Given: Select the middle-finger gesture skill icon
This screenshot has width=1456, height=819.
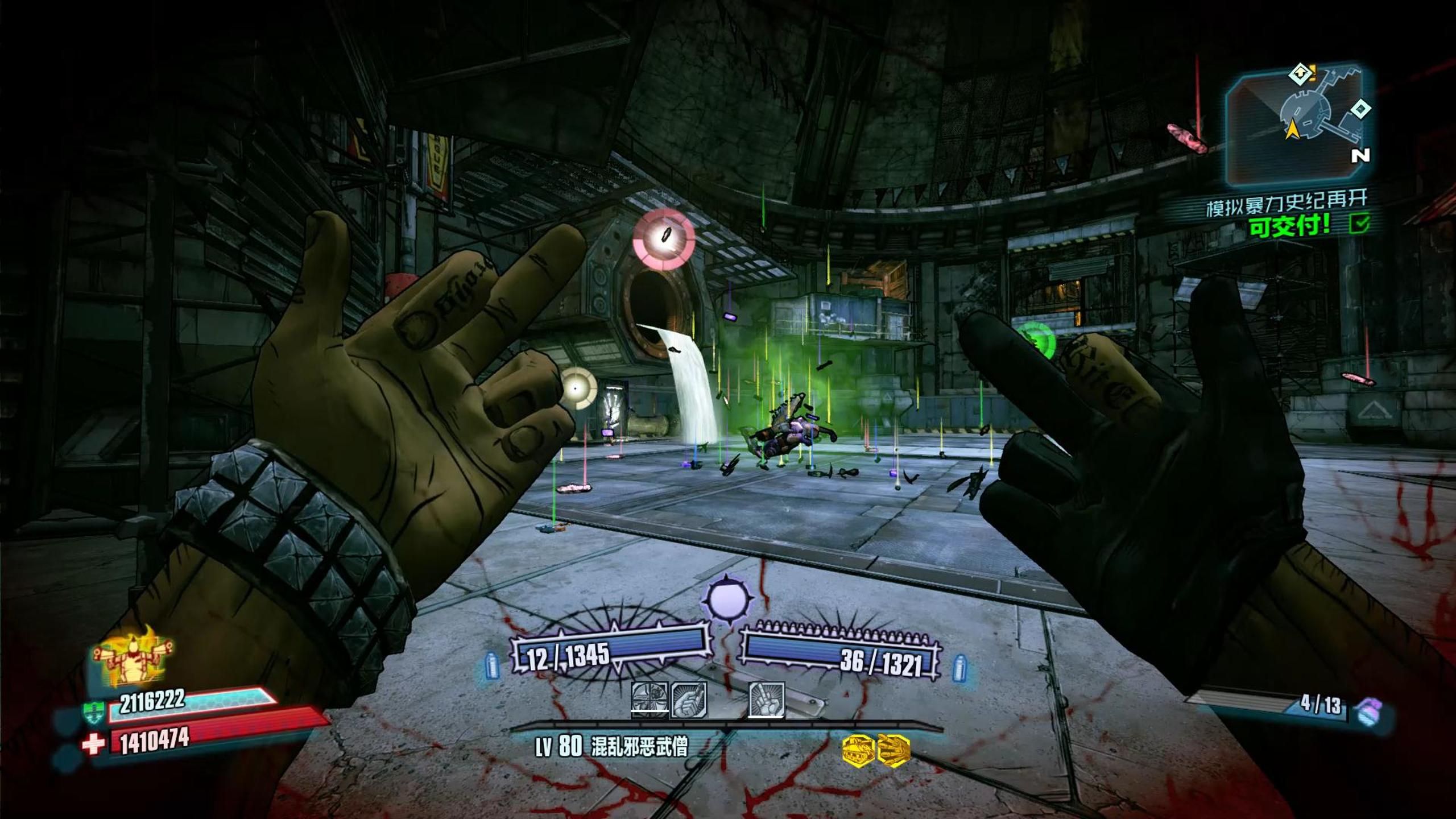Looking at the screenshot, I should 766,700.
